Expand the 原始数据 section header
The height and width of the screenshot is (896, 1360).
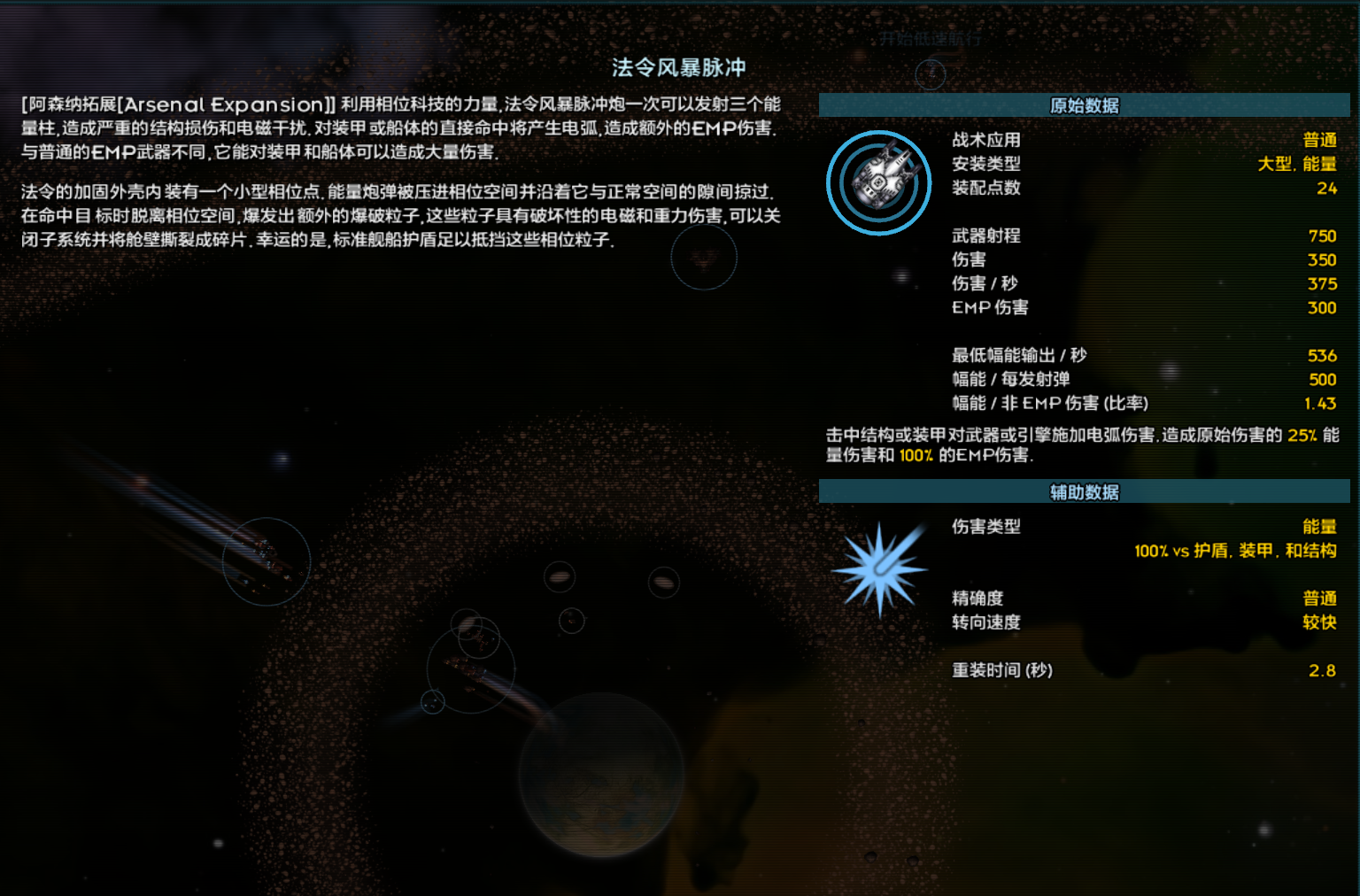[x=1084, y=104]
